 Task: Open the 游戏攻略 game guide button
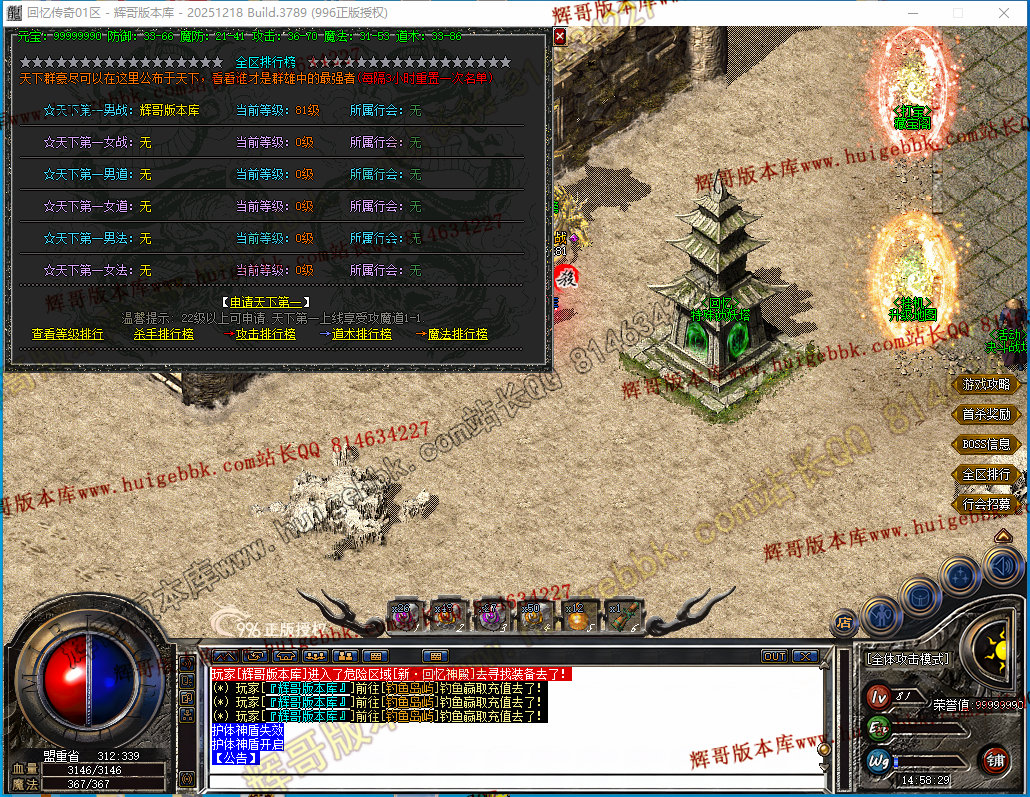986,384
